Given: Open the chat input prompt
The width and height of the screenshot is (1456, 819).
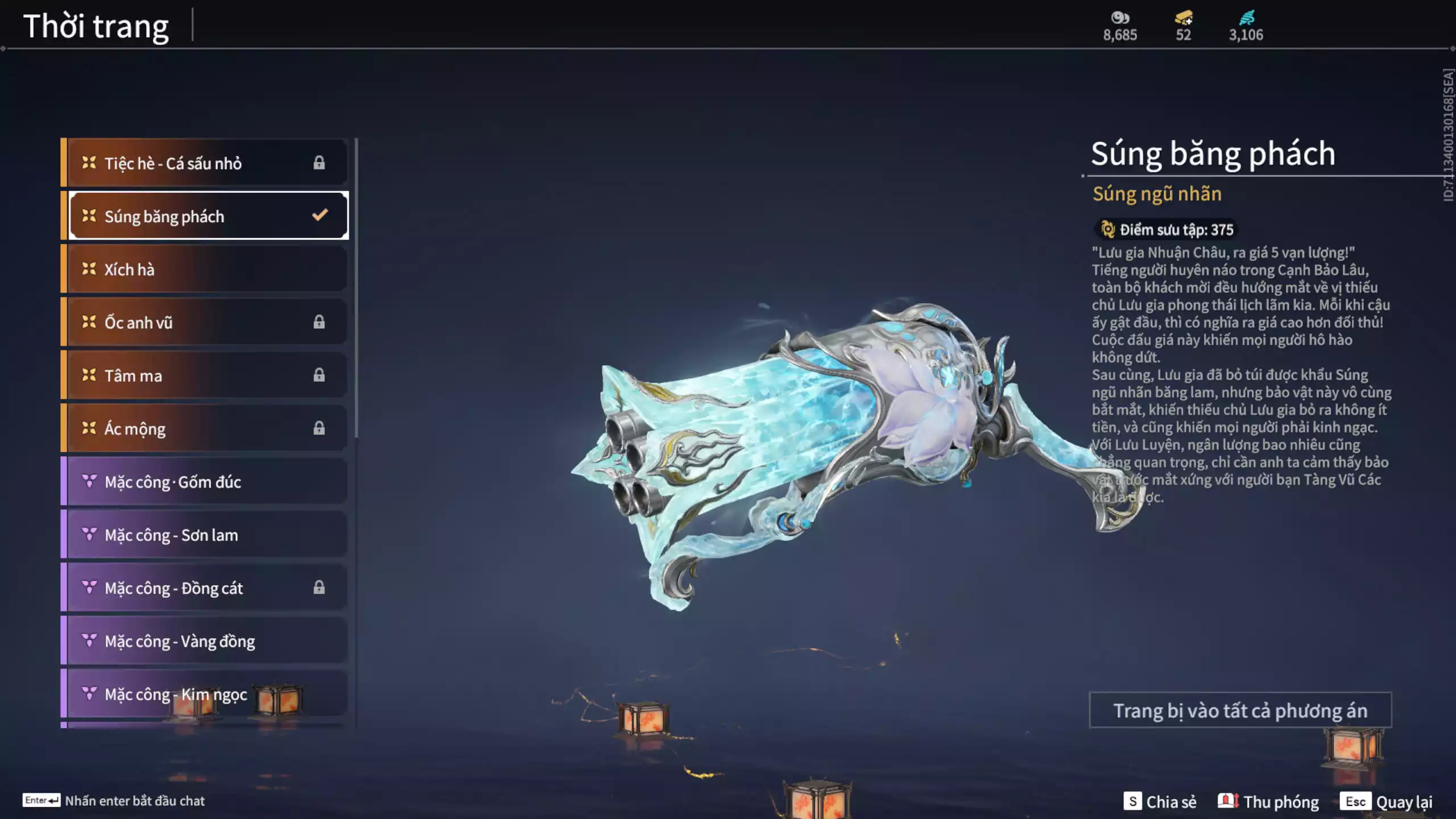Looking at the screenshot, I should click(x=114, y=801).
